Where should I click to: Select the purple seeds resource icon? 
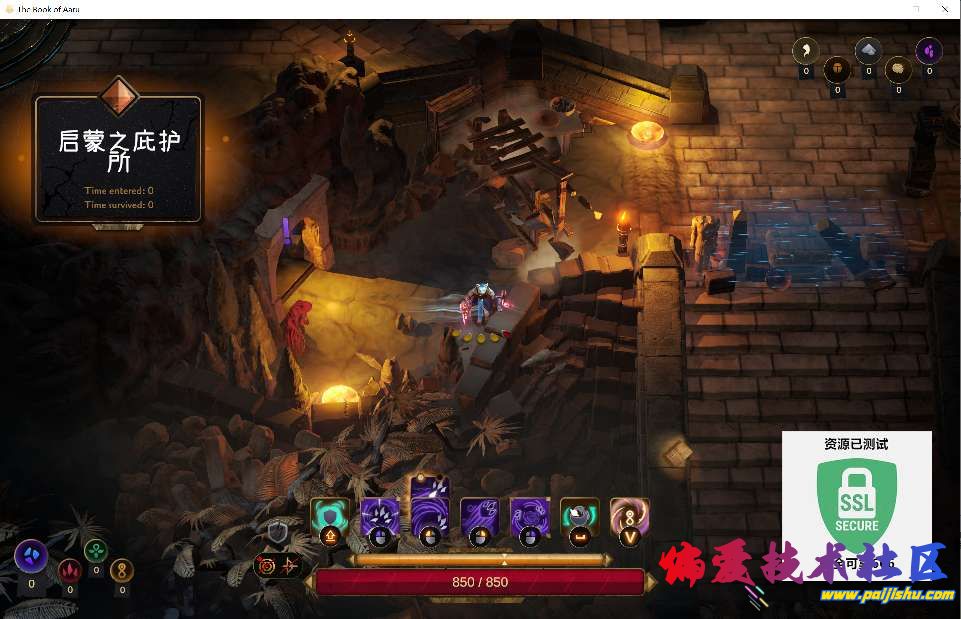[x=929, y=49]
